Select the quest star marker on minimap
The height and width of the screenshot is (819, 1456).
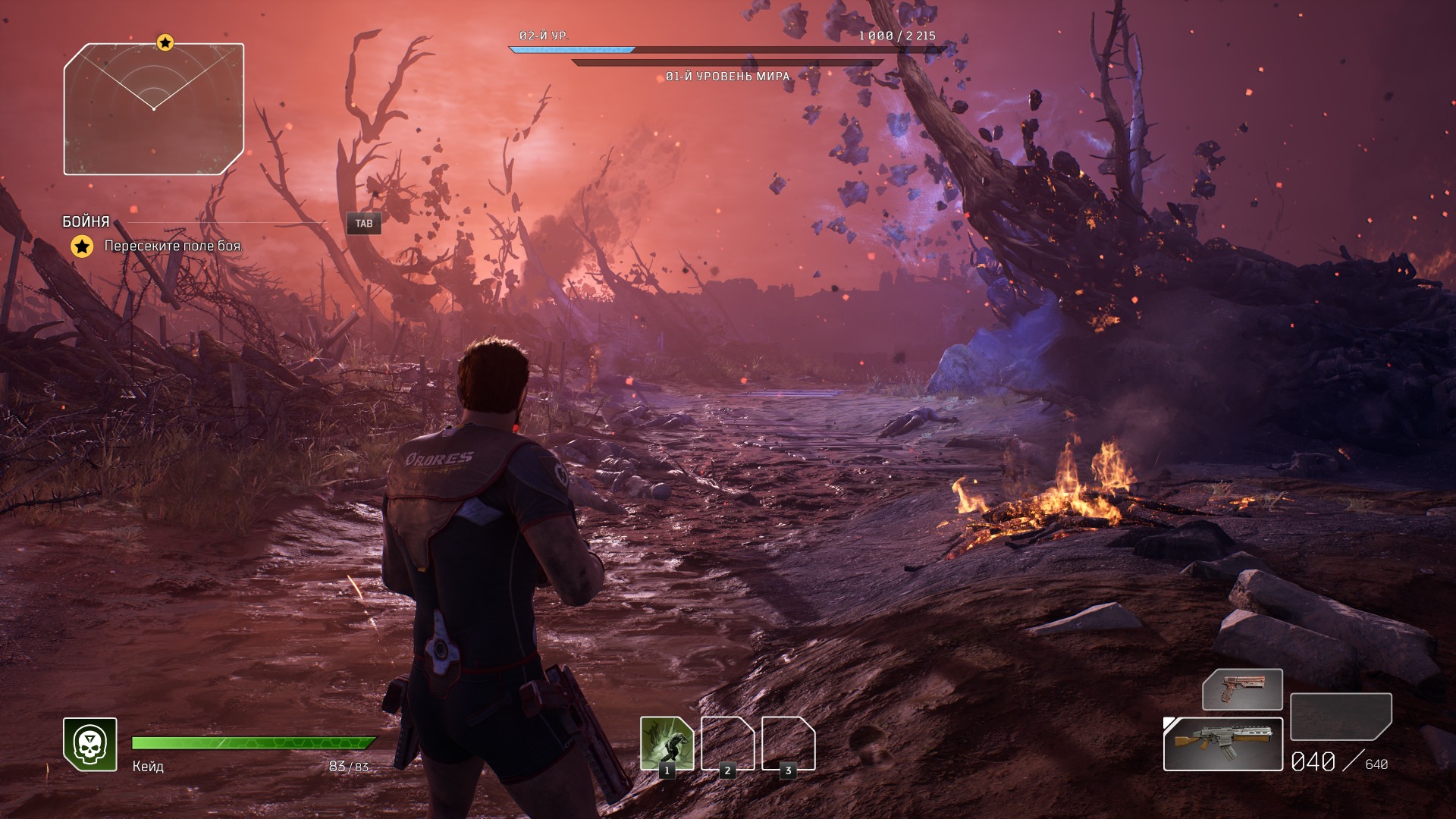165,42
